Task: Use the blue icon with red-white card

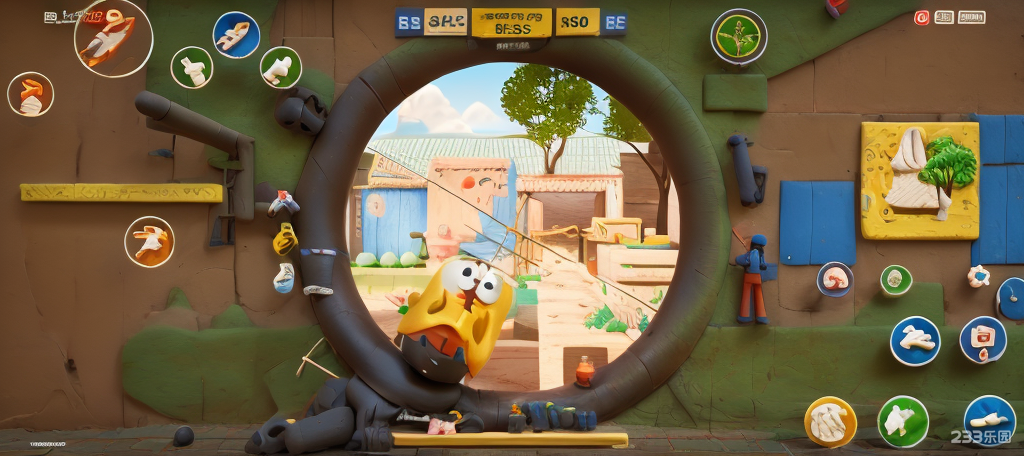Action: (982, 340)
